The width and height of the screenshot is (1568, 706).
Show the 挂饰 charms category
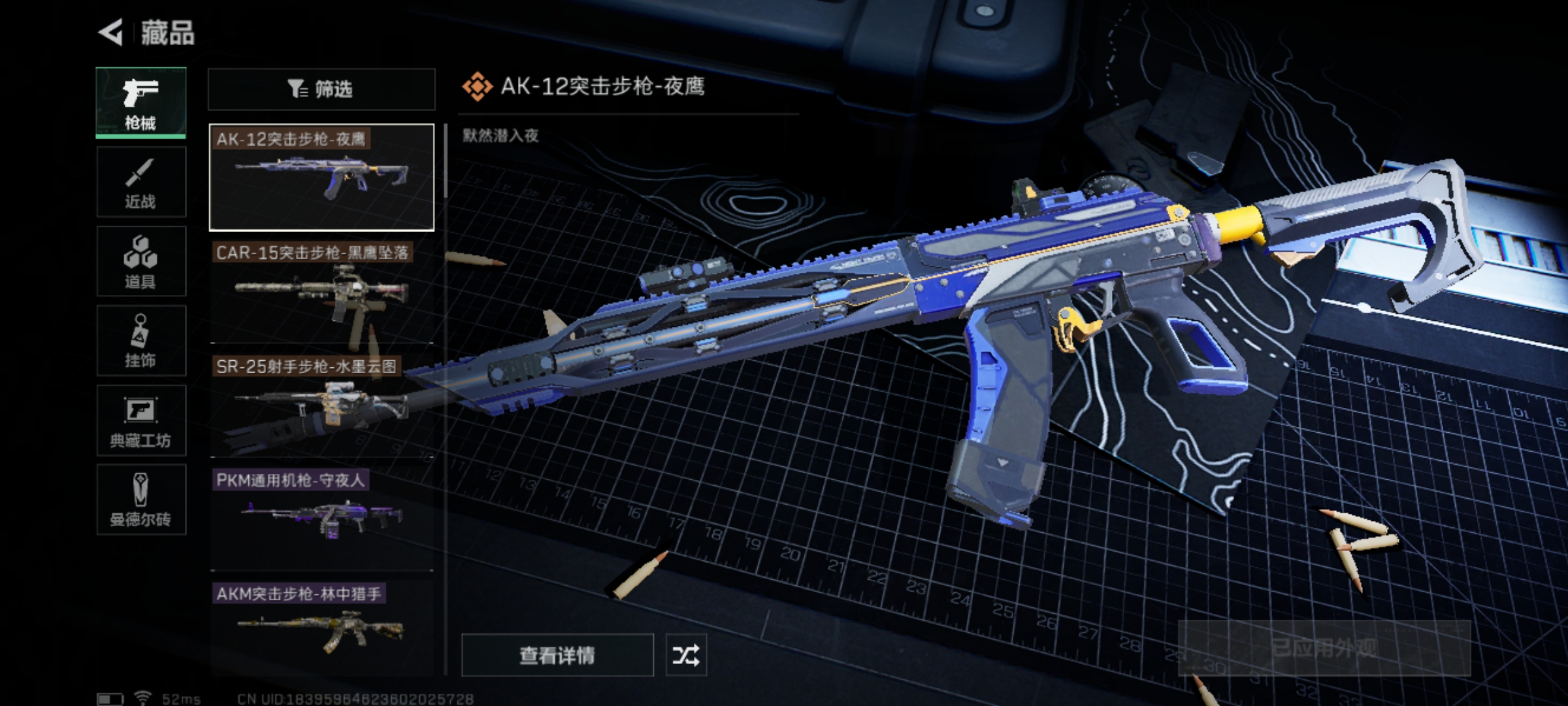pyautogui.click(x=141, y=341)
